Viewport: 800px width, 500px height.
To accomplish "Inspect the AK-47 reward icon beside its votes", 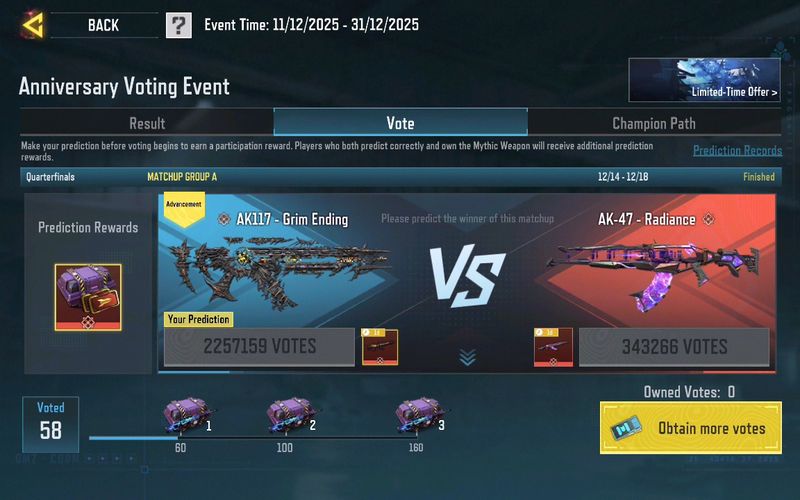I will tap(552, 347).
